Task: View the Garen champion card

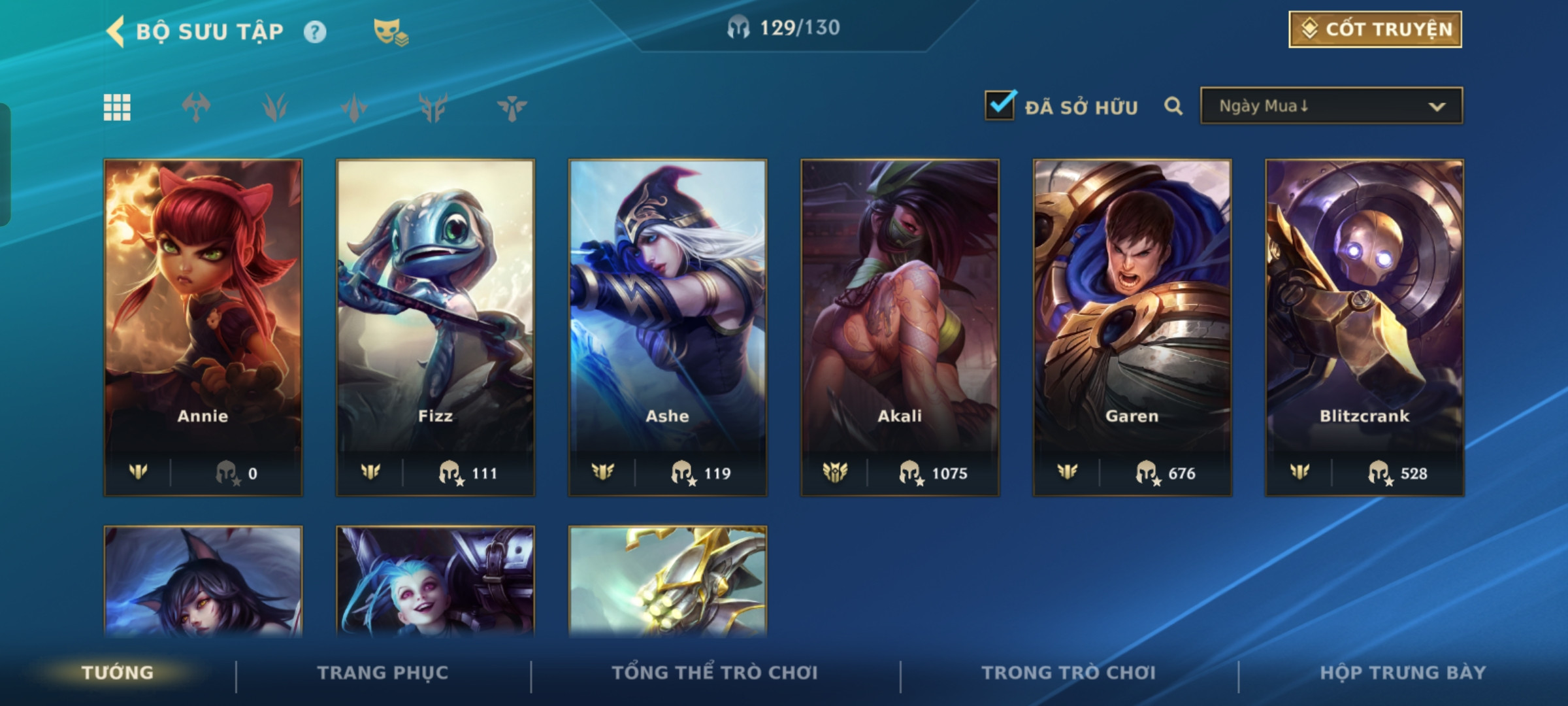Action: 1132,327
